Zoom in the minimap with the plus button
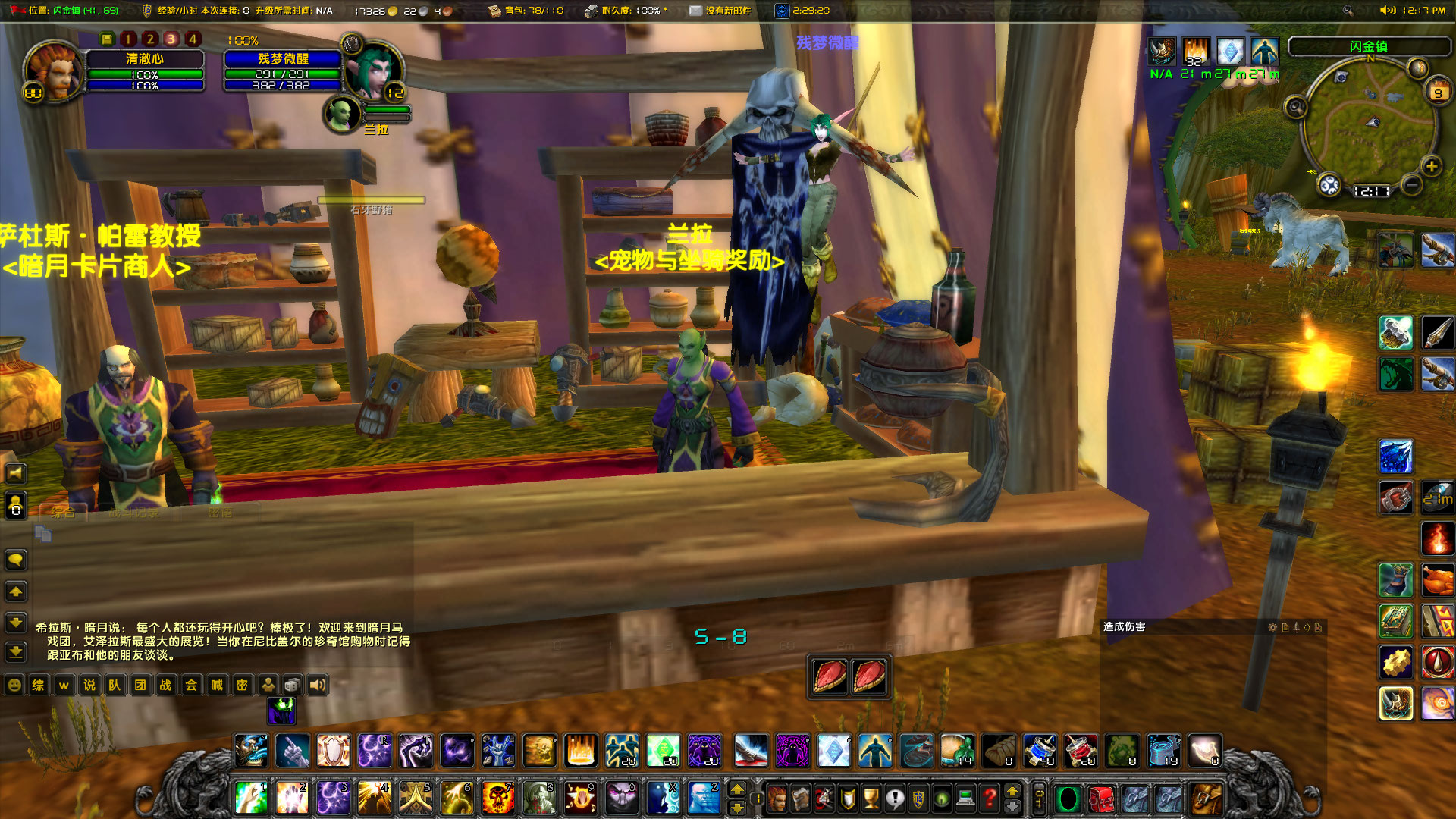 [1431, 166]
